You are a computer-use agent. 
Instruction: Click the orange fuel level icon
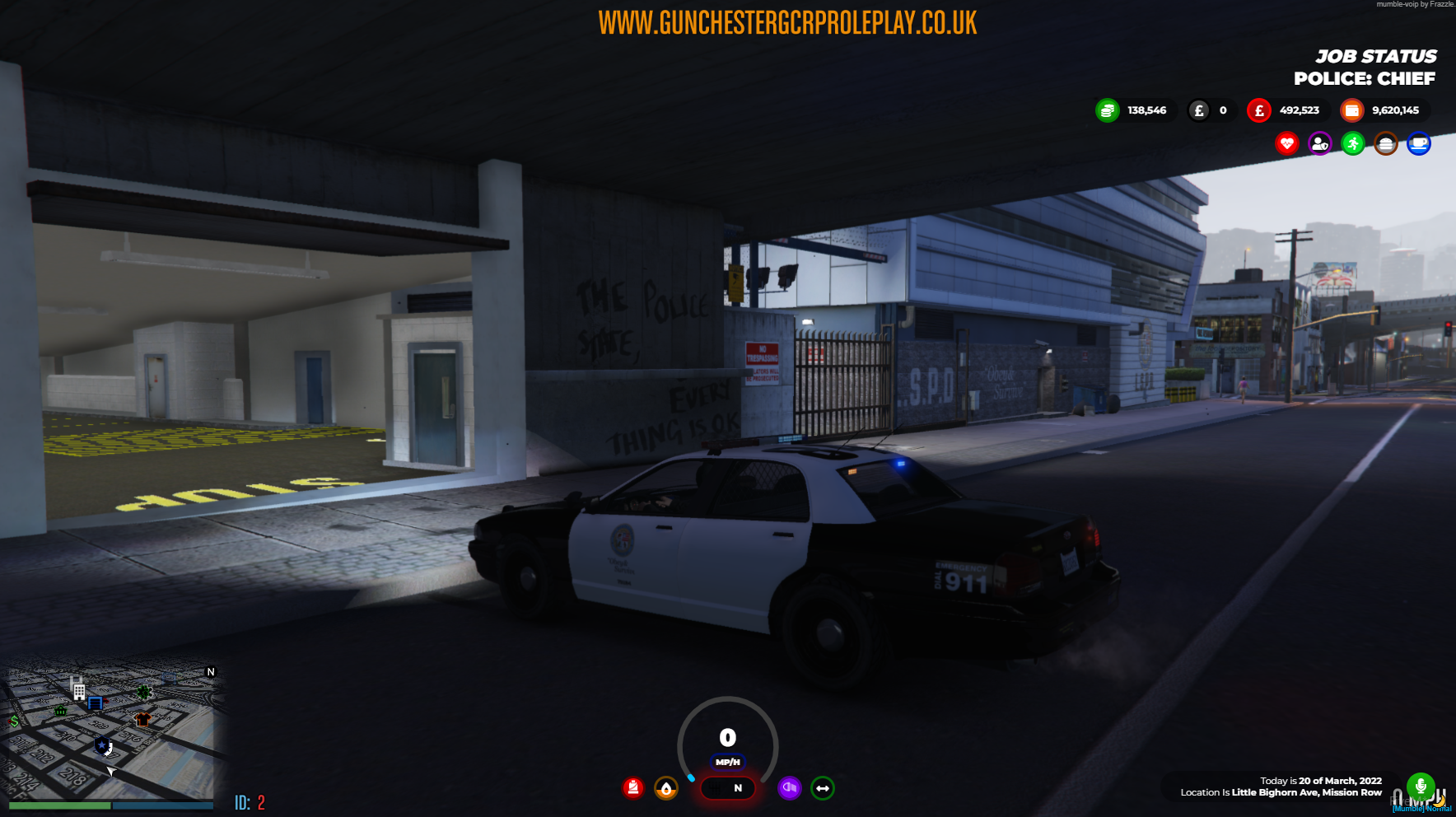tap(665, 789)
